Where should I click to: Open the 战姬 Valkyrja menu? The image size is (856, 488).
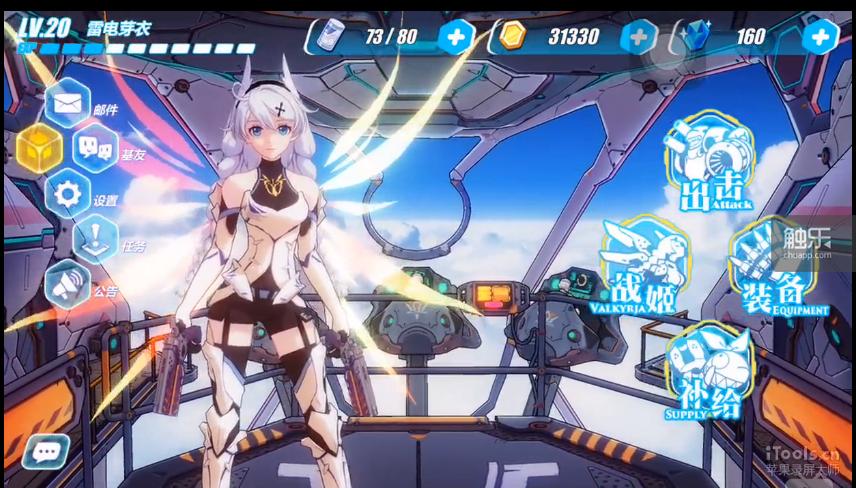tap(645, 265)
